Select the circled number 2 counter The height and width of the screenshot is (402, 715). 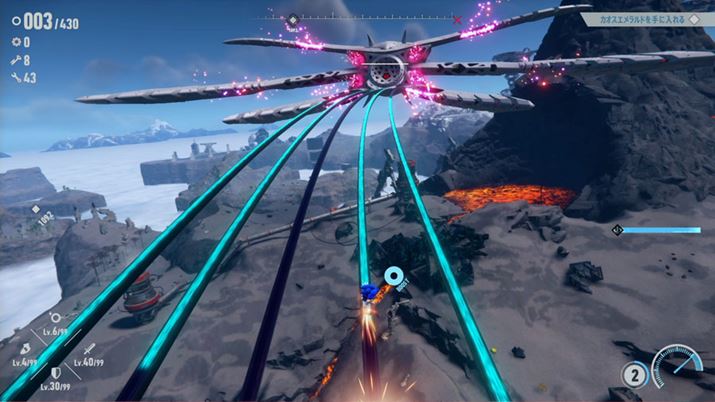pyautogui.click(x=634, y=376)
